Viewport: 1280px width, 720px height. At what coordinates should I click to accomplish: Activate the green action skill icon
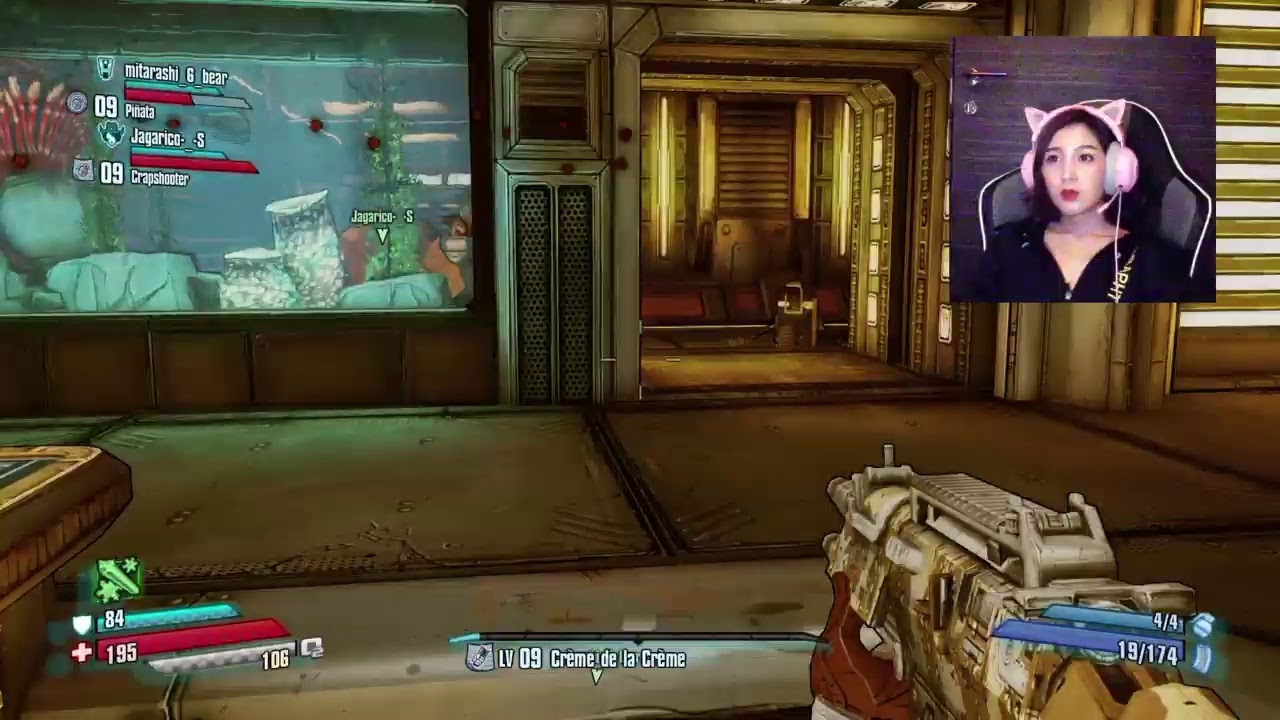click(x=118, y=579)
